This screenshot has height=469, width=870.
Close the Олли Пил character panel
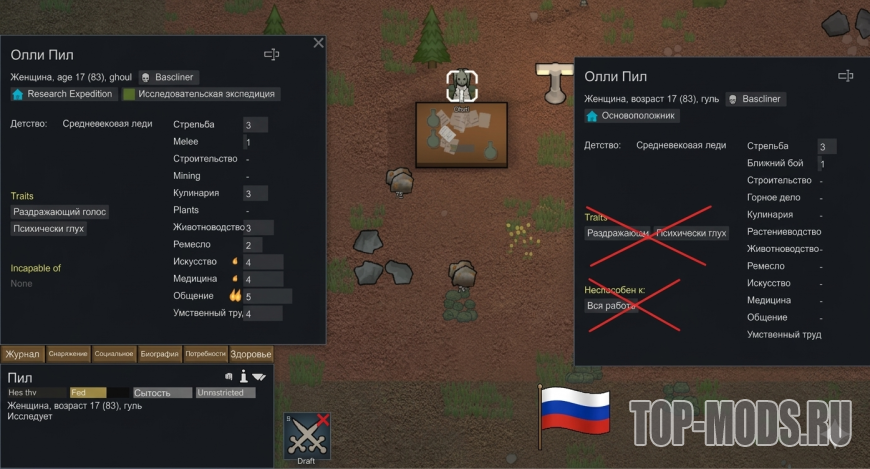click(318, 43)
